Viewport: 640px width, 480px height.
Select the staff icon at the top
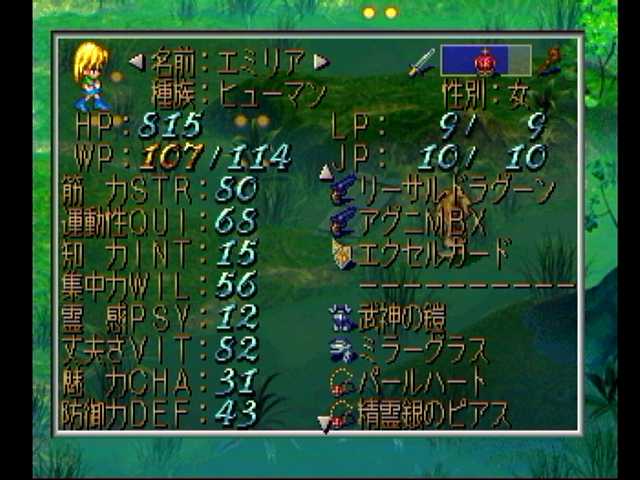[x=549, y=62]
